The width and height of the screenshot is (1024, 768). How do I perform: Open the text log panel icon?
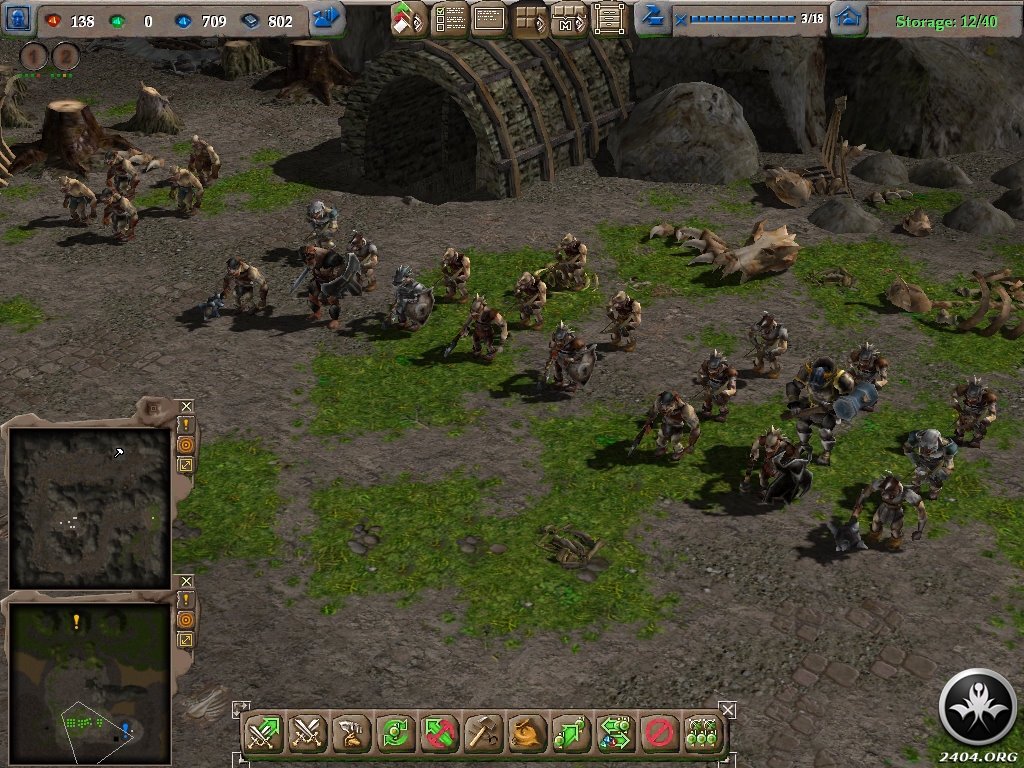click(489, 18)
